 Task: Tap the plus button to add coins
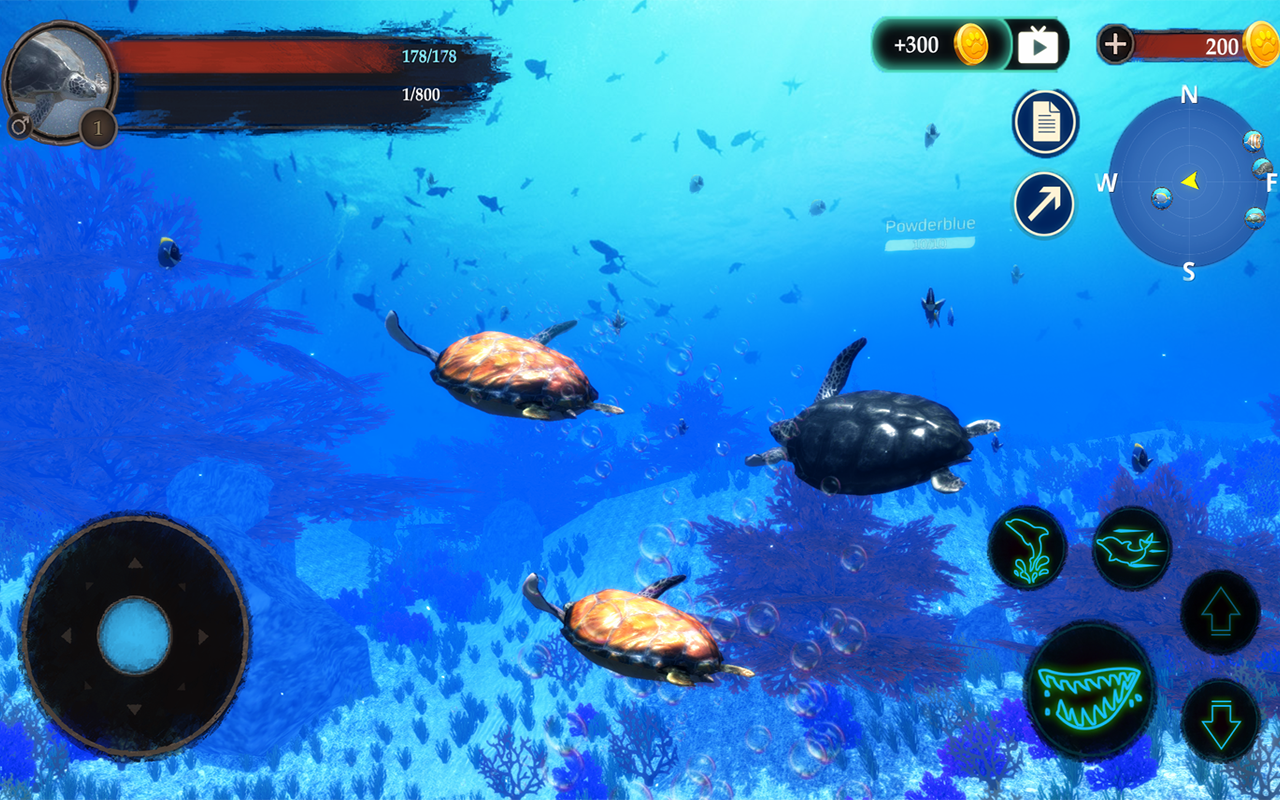(x=1116, y=44)
